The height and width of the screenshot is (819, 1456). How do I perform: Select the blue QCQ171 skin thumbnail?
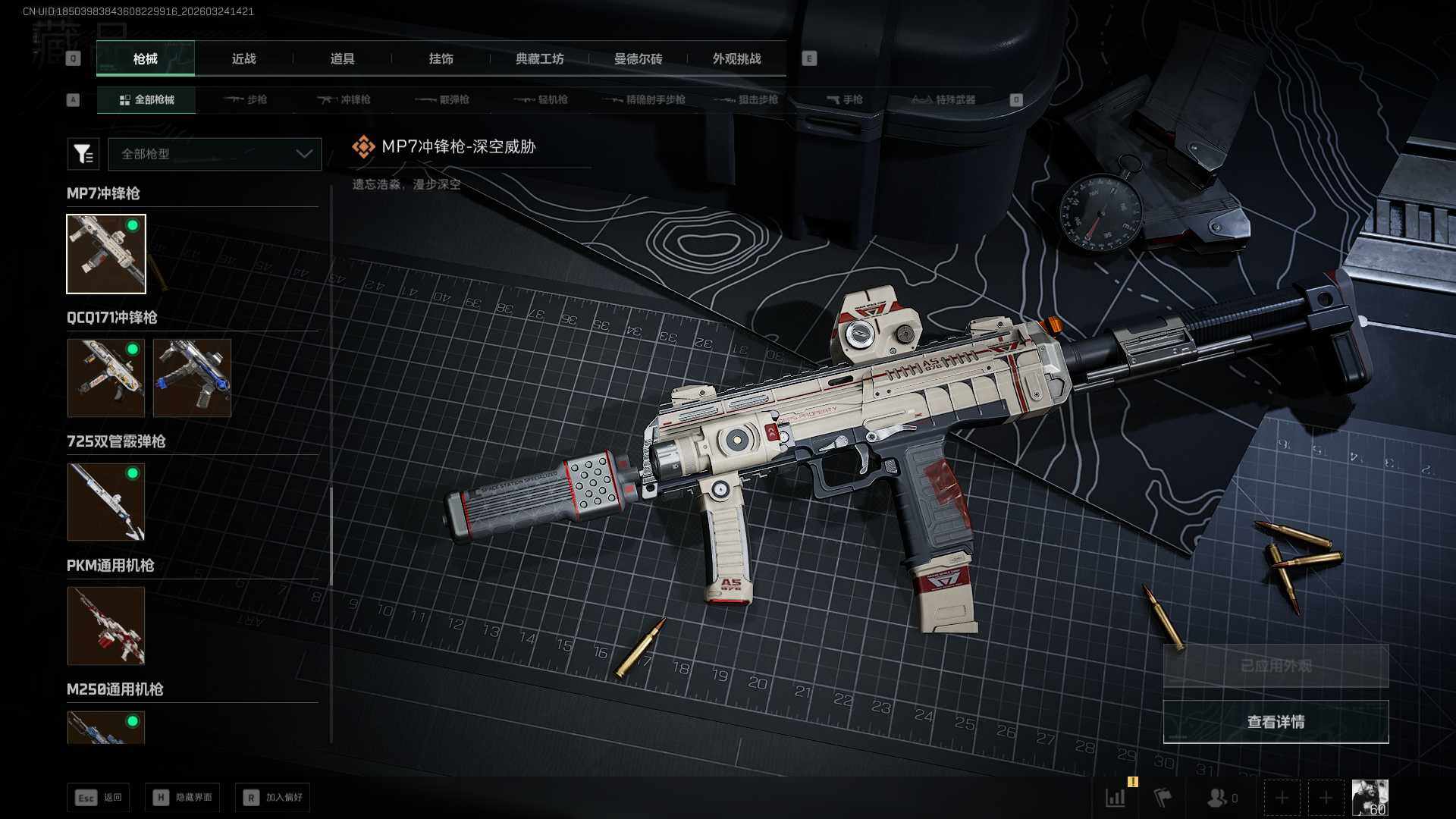coord(192,378)
